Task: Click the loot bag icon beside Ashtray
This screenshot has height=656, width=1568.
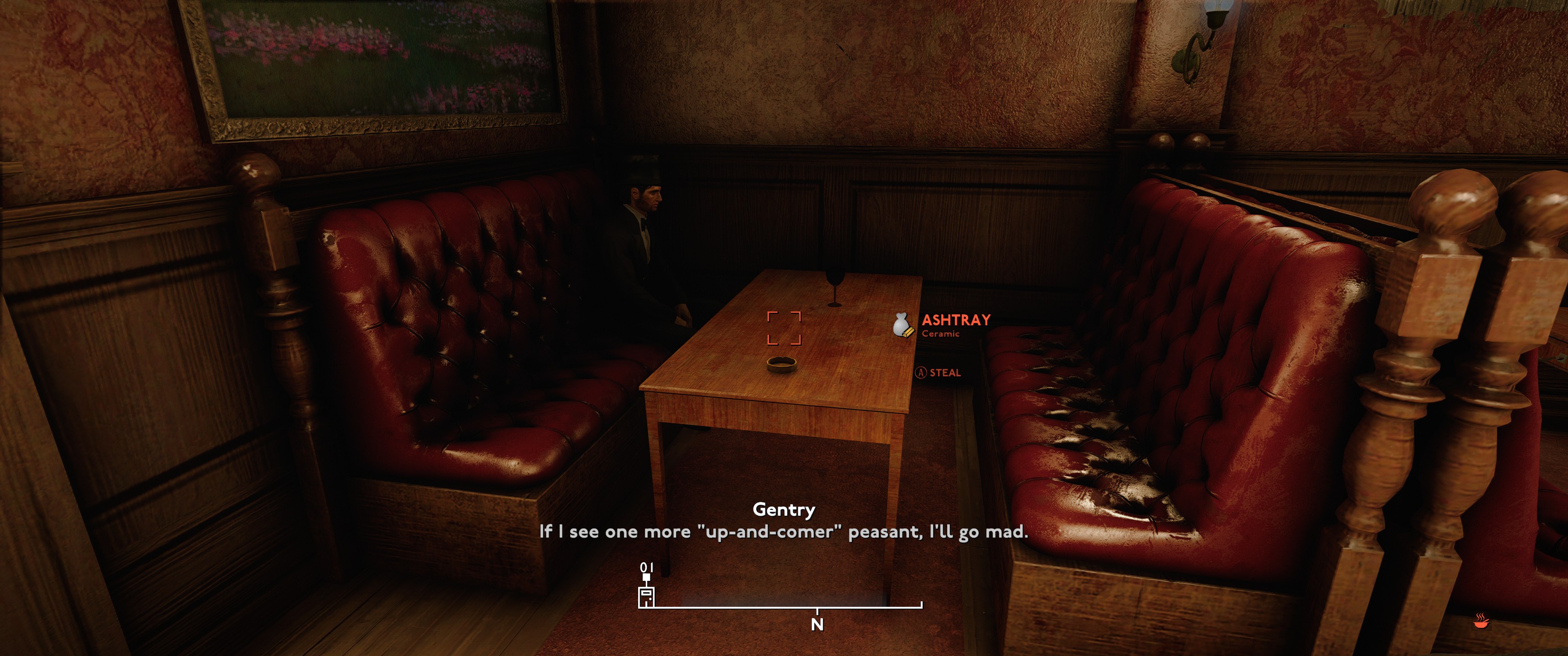Action: coord(903,326)
